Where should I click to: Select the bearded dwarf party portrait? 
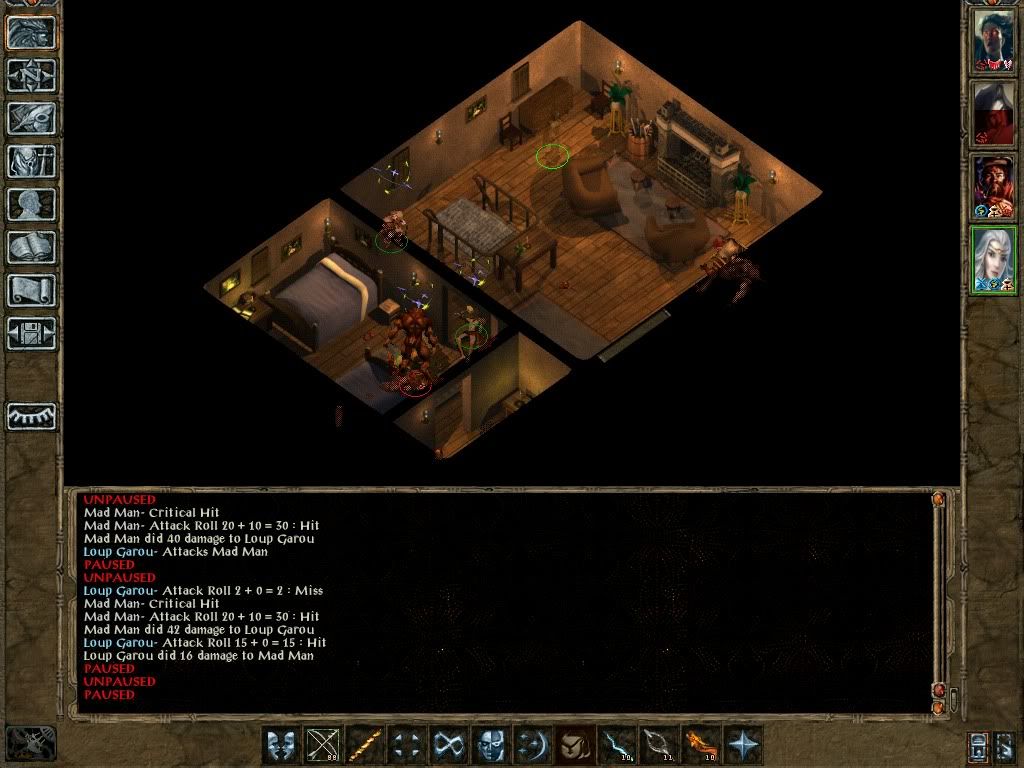coord(994,187)
